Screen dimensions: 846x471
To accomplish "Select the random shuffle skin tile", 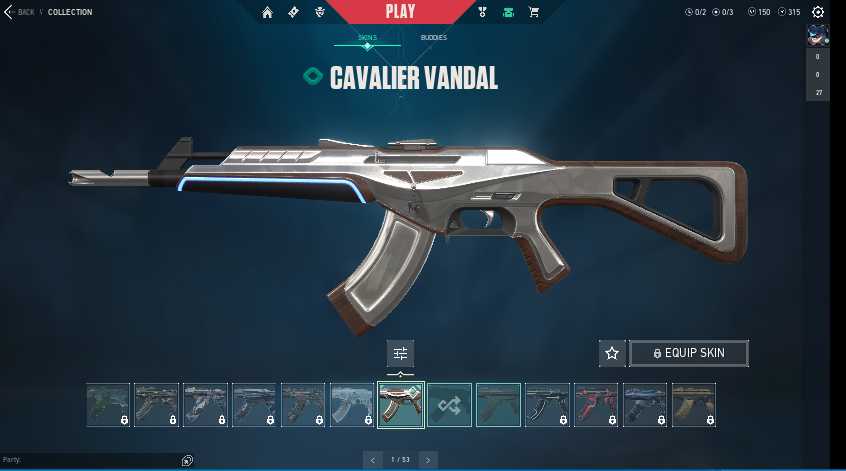I will (449, 405).
